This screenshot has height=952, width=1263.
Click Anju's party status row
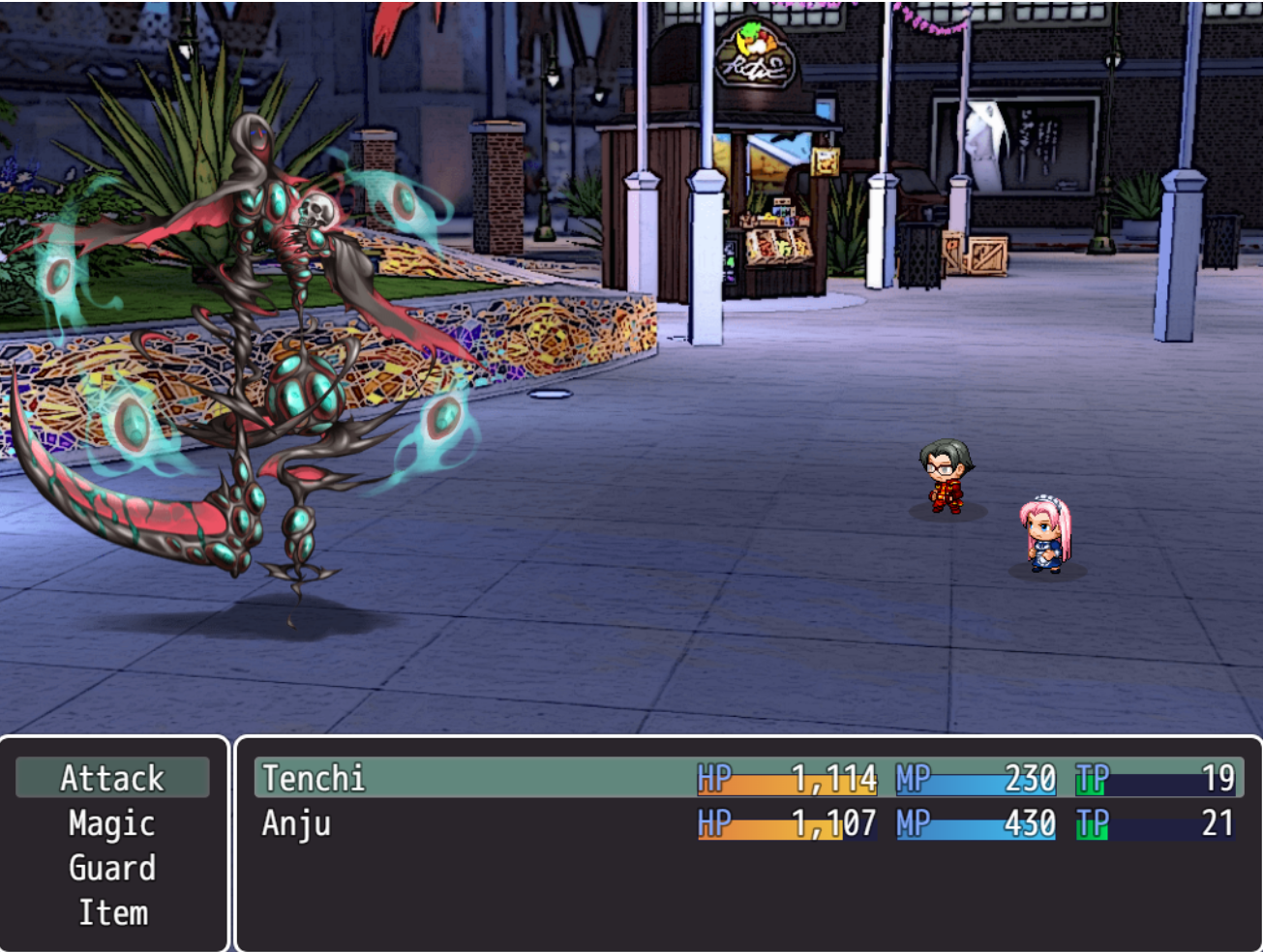tap(747, 823)
